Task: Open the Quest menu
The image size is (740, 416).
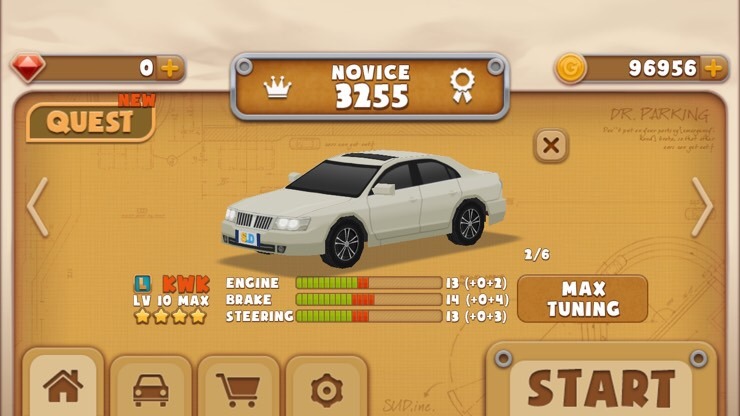Action: click(x=90, y=122)
